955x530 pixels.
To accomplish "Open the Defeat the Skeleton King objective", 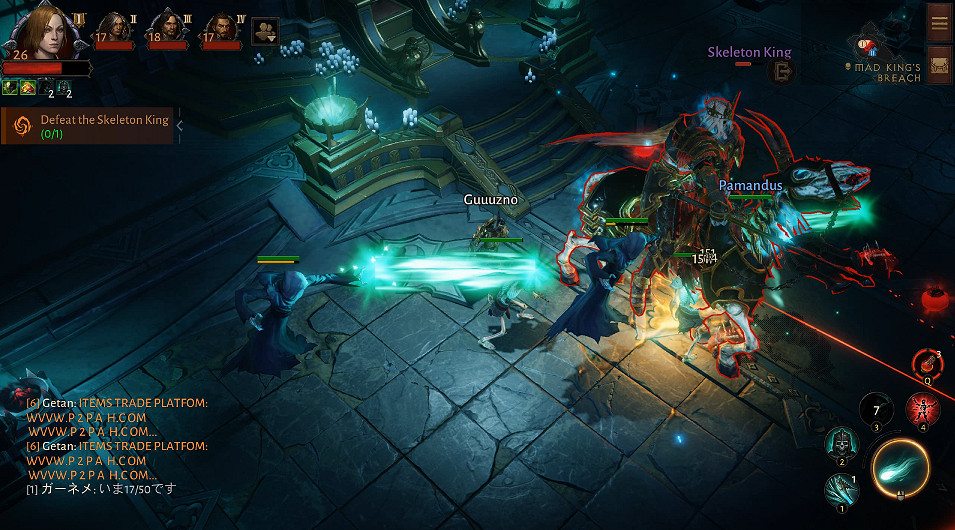I will pyautogui.click(x=90, y=126).
